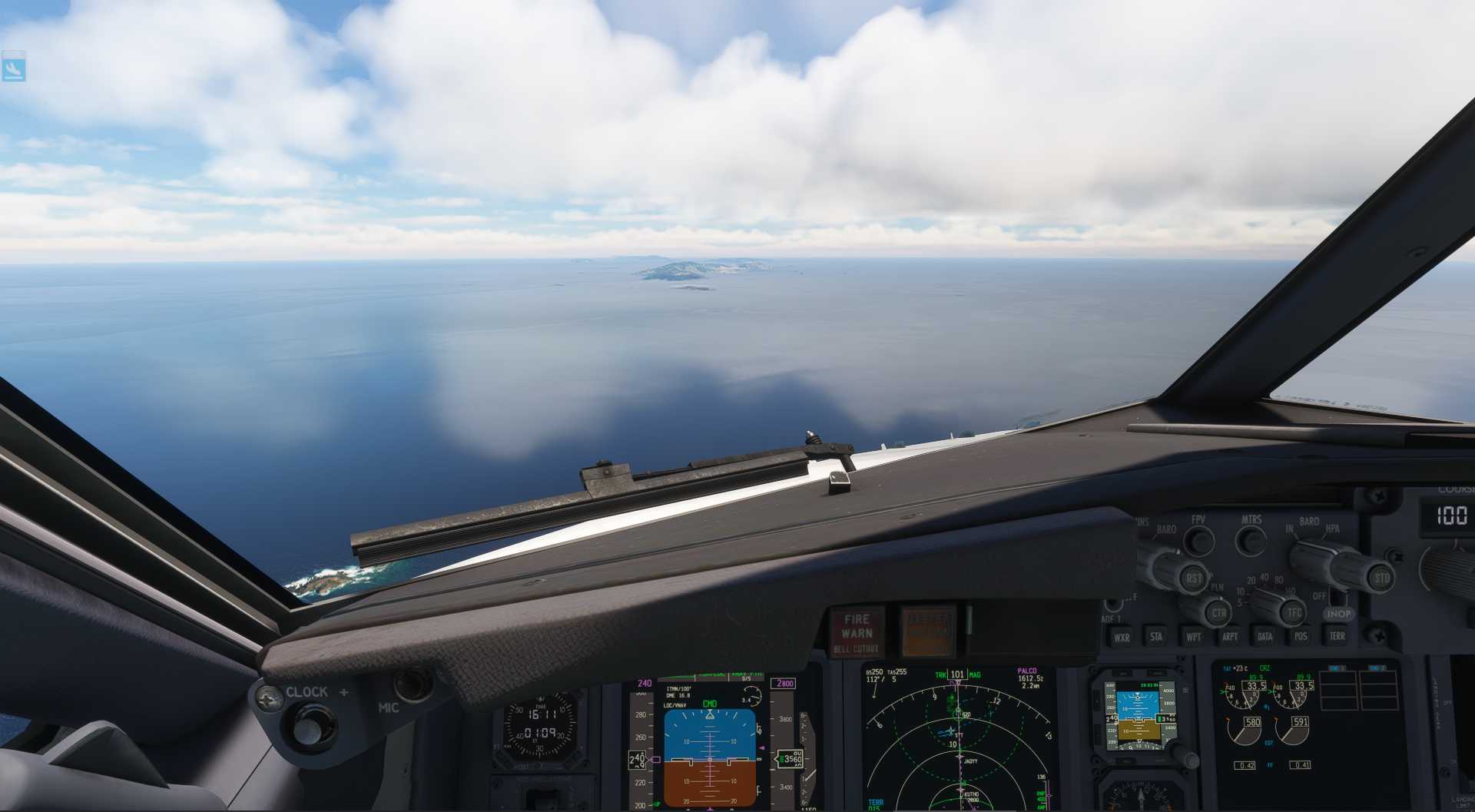The width and height of the screenshot is (1475, 812).
Task: Toggle the POS position button
Action: pos(1301,636)
